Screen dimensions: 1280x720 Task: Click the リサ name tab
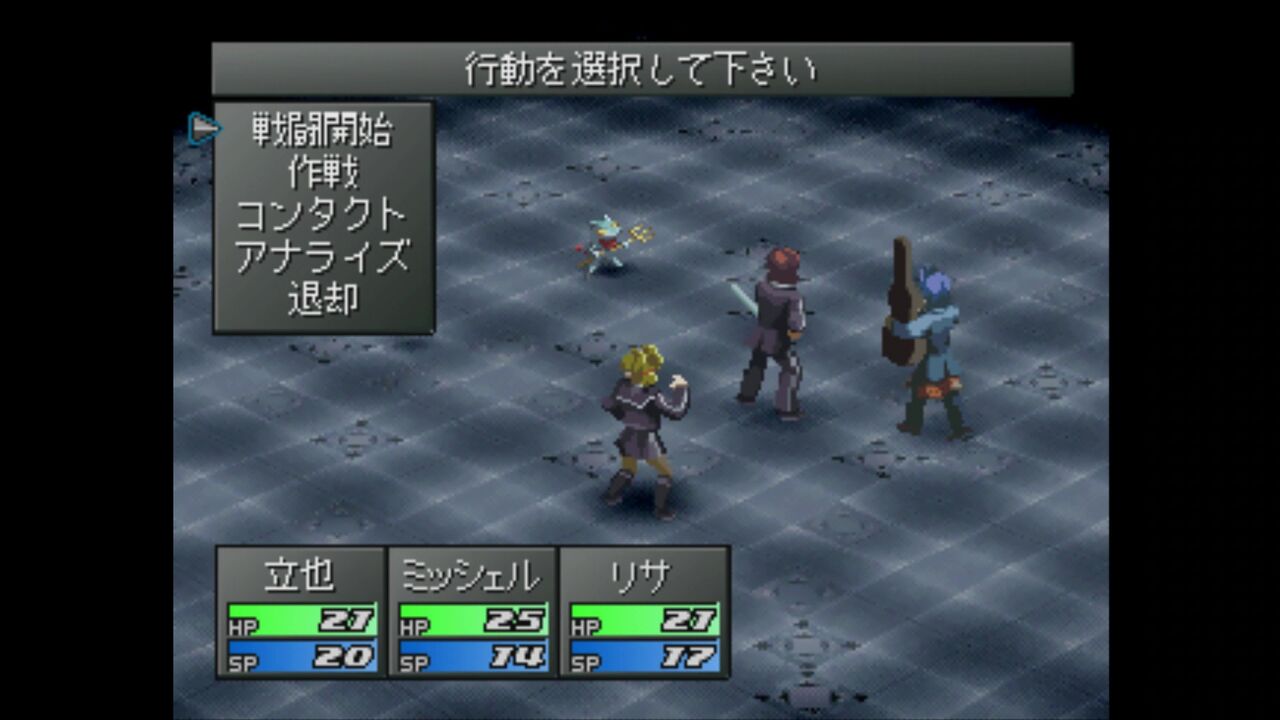click(x=640, y=572)
